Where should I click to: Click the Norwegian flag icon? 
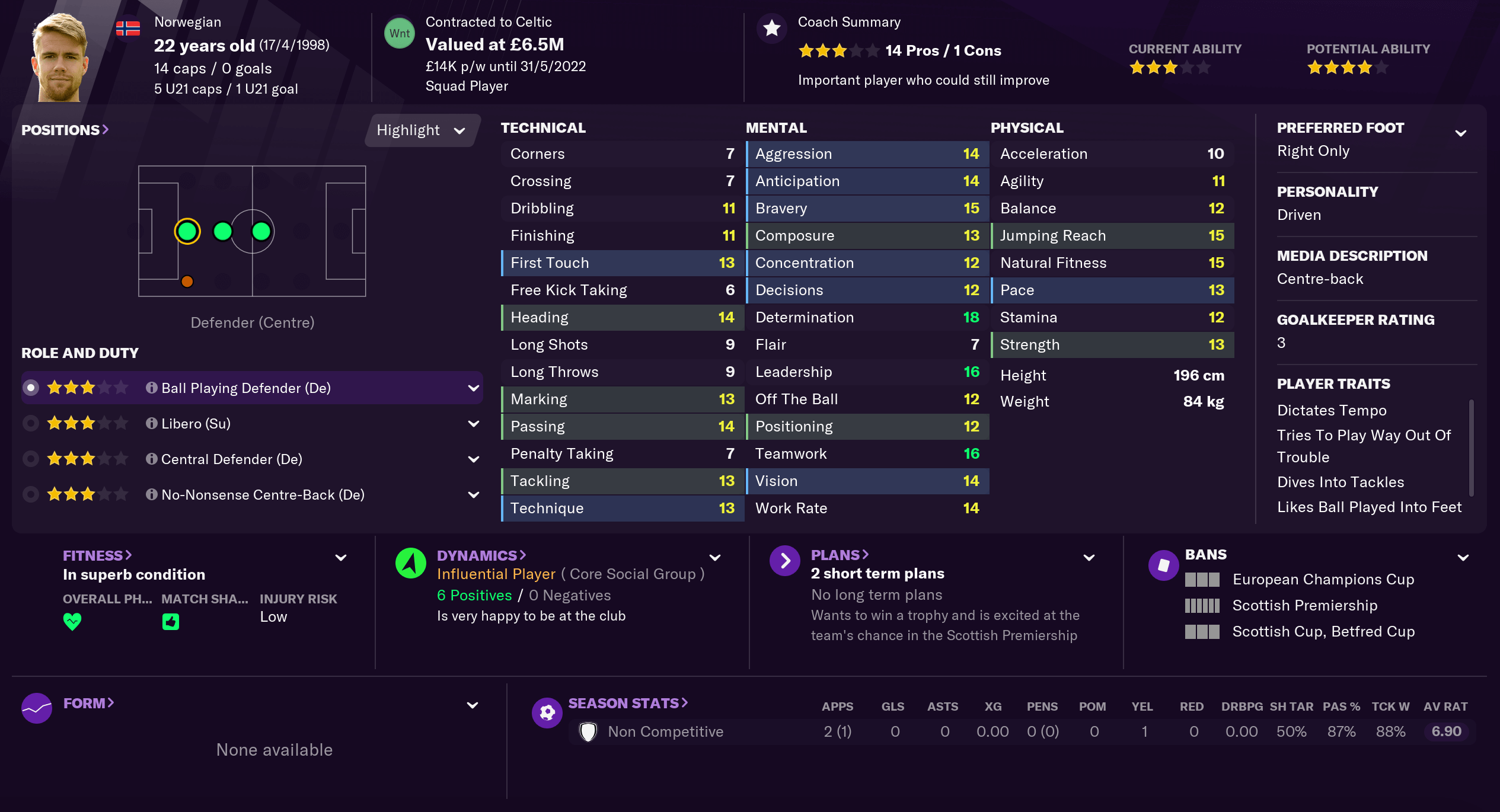129,27
